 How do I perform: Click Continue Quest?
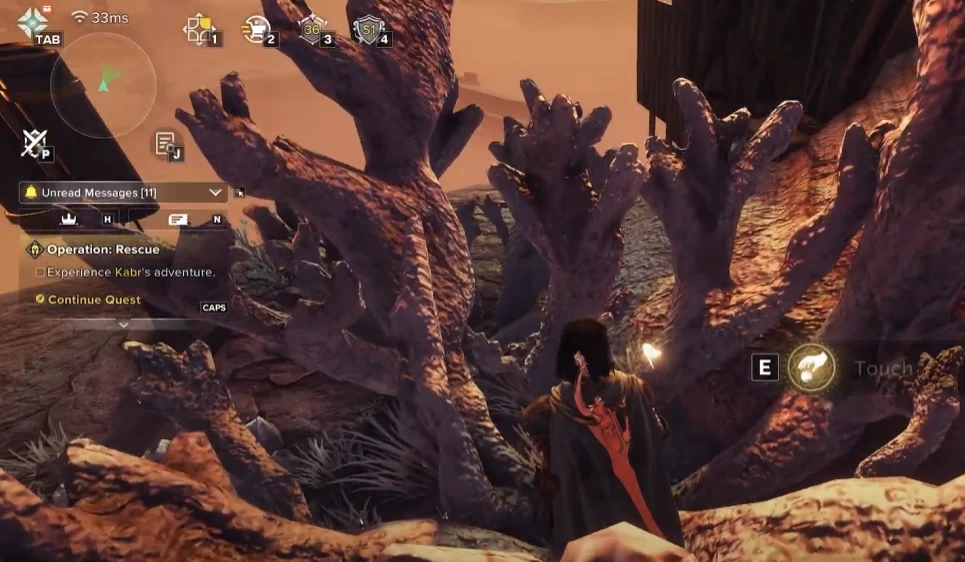[94, 299]
